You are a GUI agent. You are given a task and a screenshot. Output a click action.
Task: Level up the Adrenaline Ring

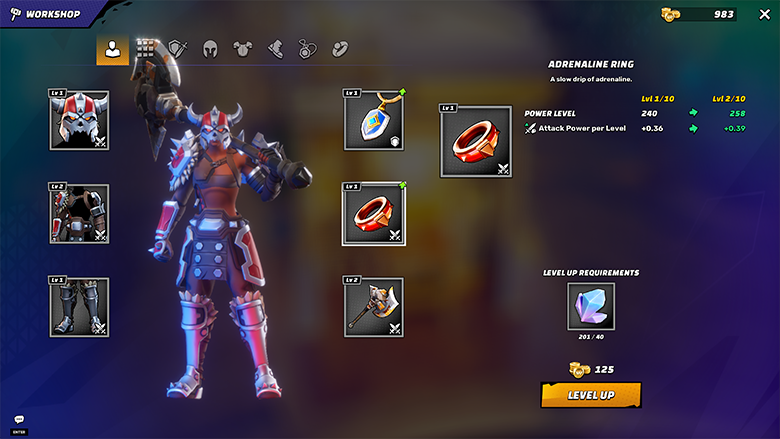click(590, 395)
